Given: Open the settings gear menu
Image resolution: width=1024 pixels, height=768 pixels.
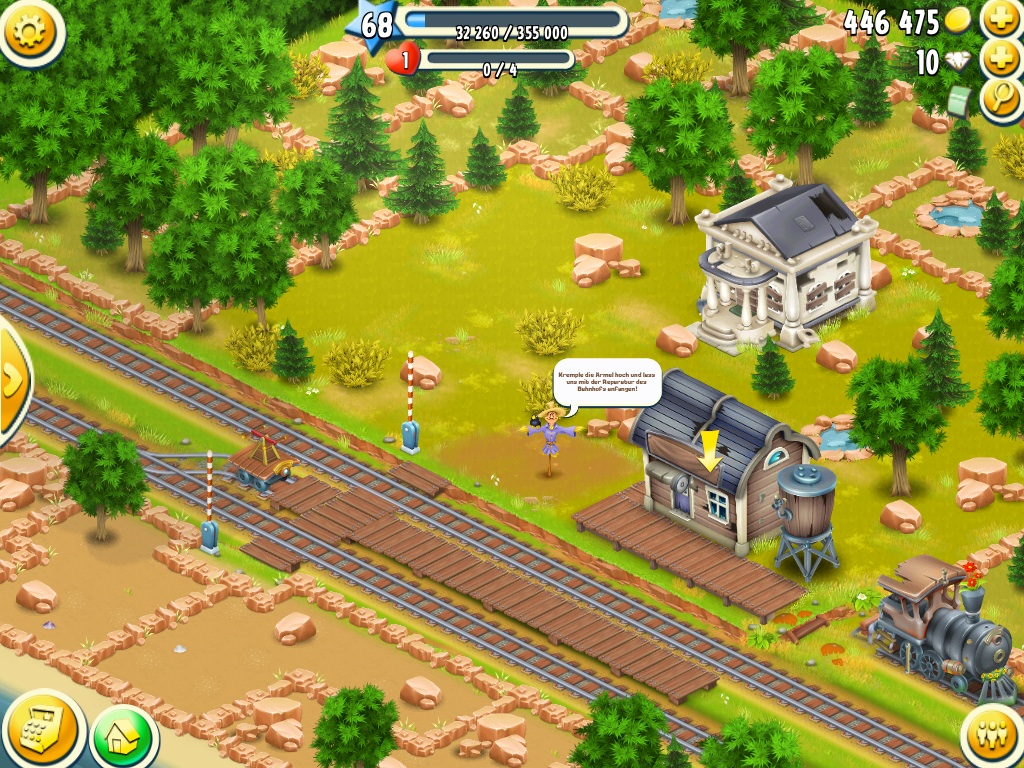Looking at the screenshot, I should pyautogui.click(x=32, y=32).
